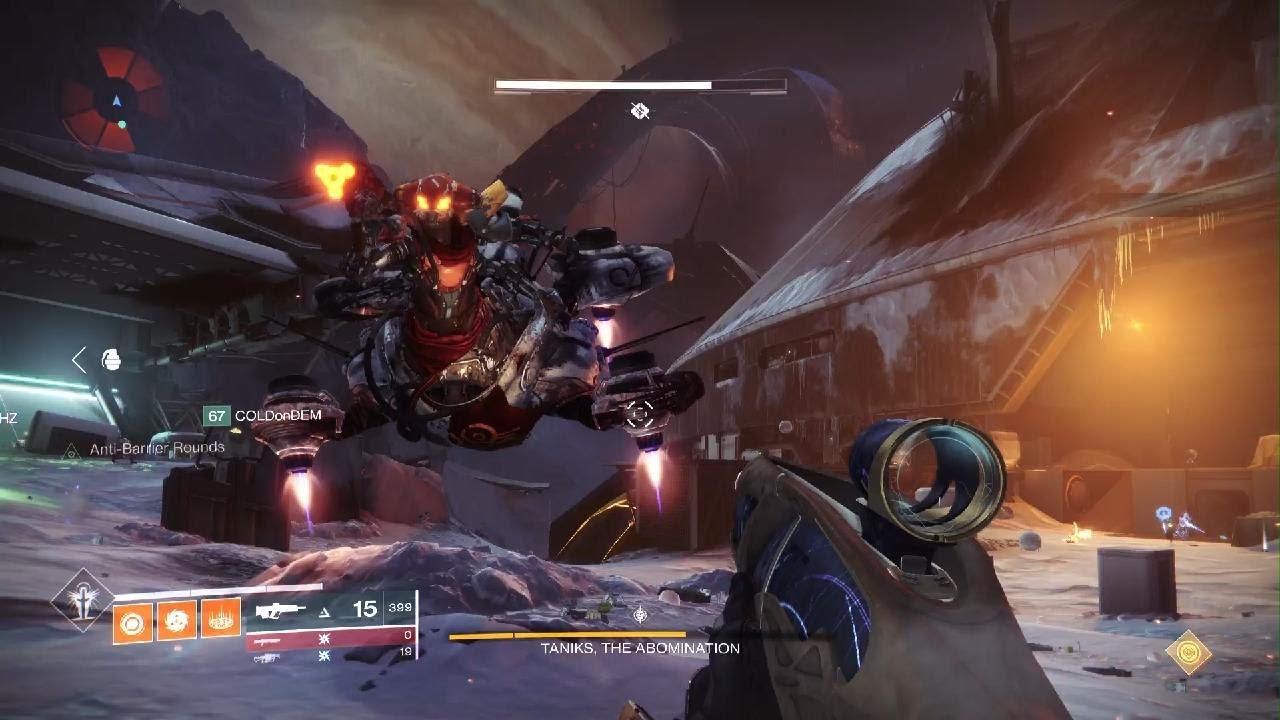Switch to the red energy weapon row
Screen dimensions: 1280x720
tap(330, 638)
